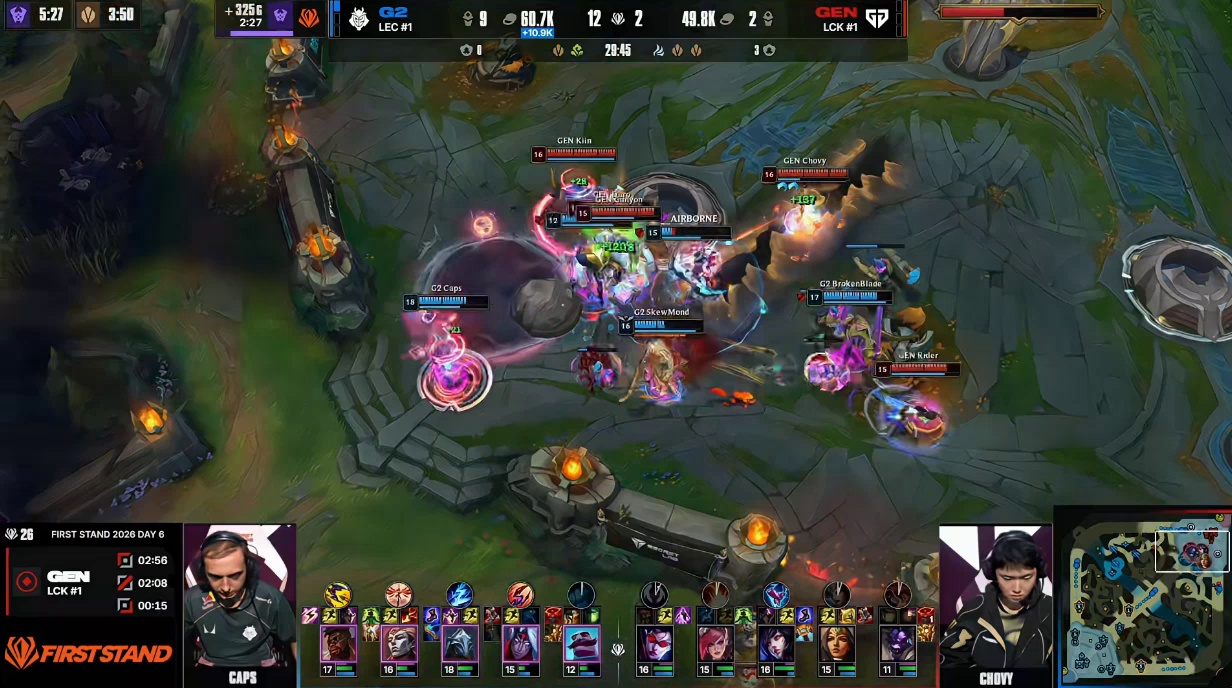Click the white camera viewport box on the minimap
The image size is (1232, 688).
tap(1191, 551)
